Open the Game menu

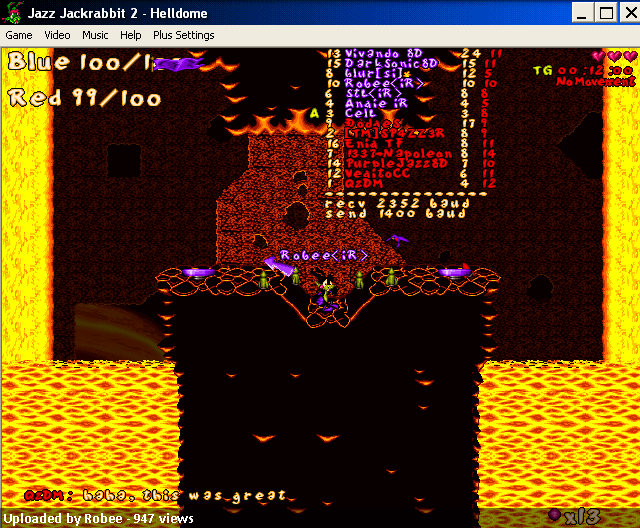(x=19, y=35)
